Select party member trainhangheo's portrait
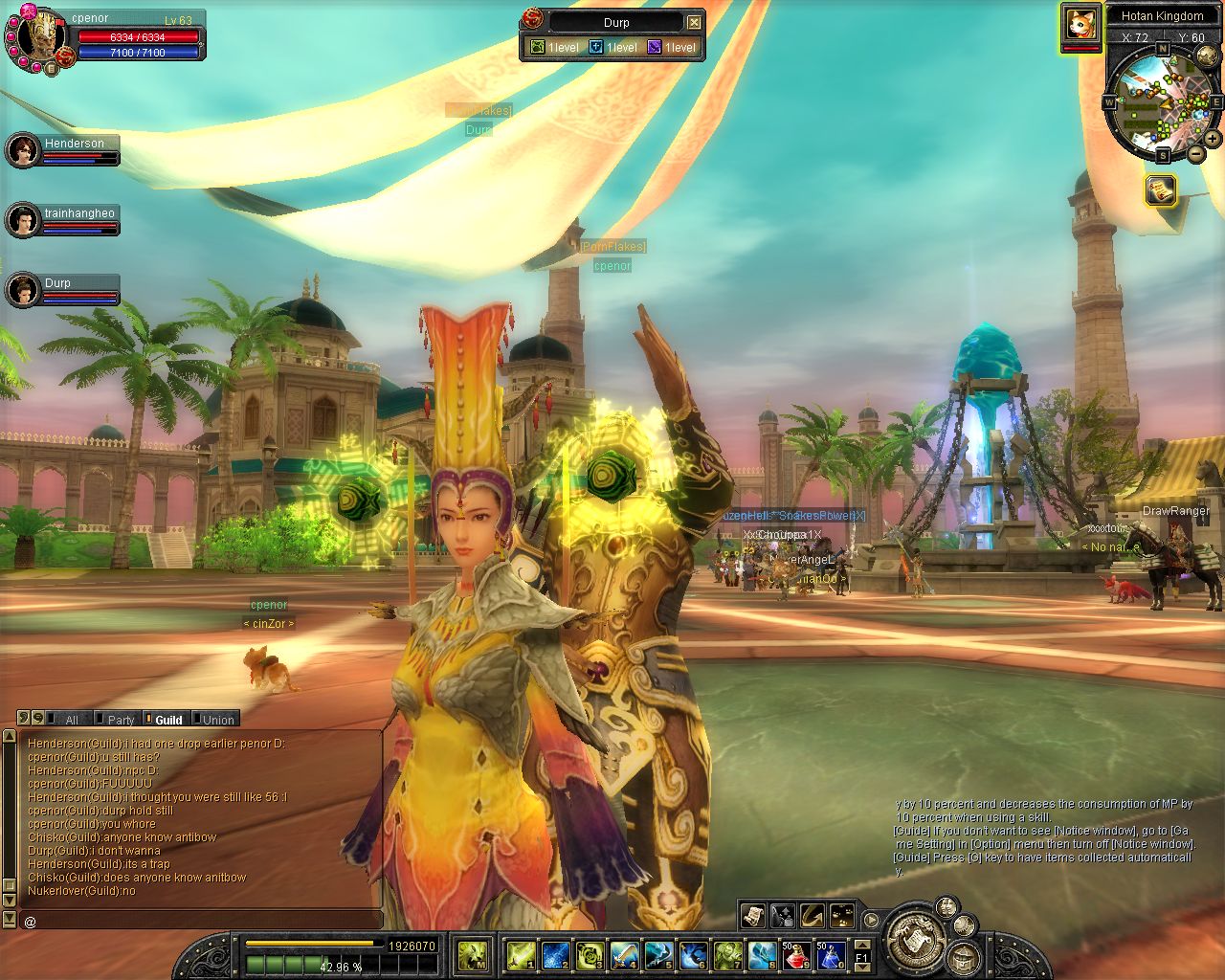The height and width of the screenshot is (980, 1225). 22,220
